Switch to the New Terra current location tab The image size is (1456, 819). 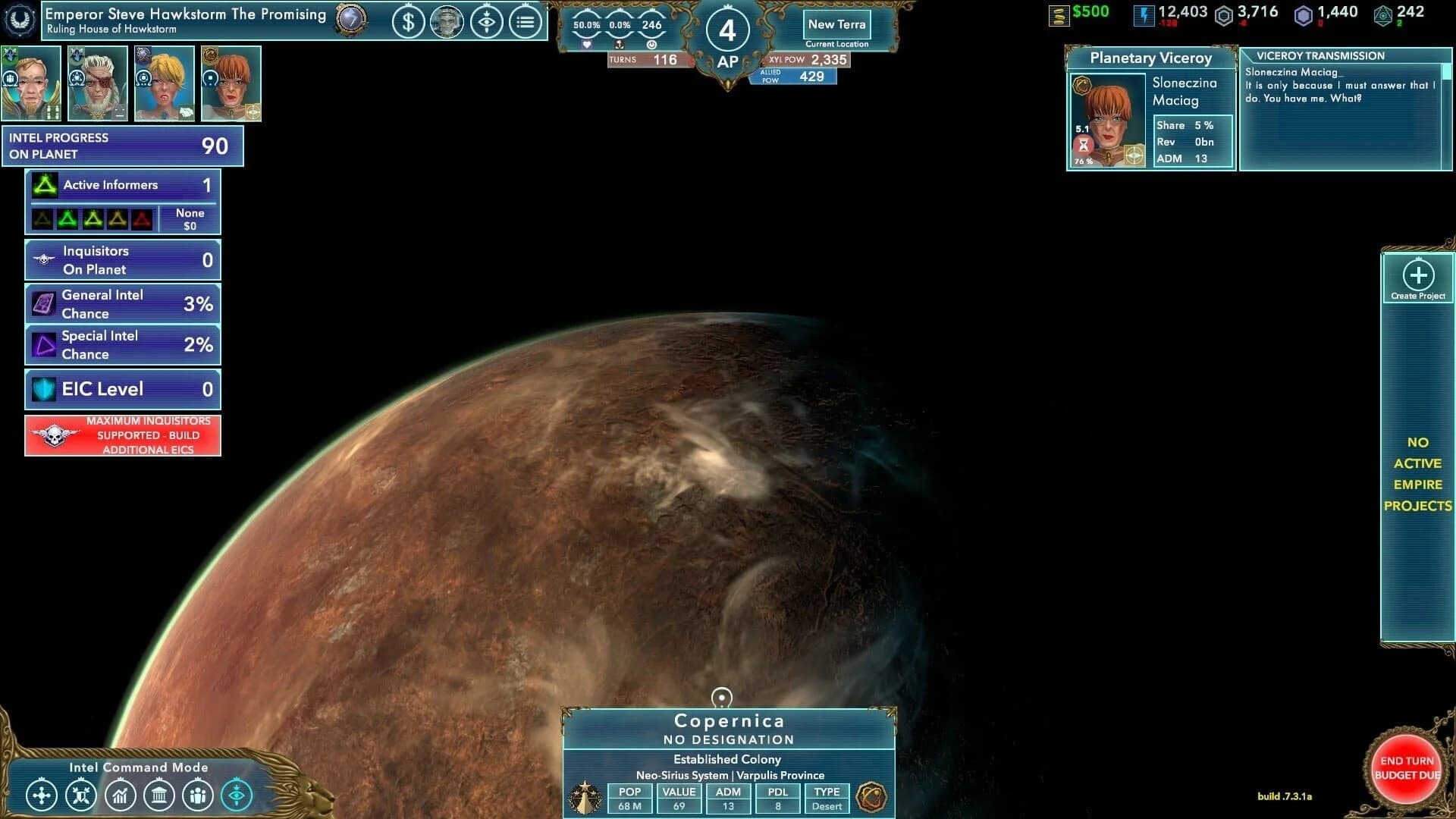click(837, 24)
